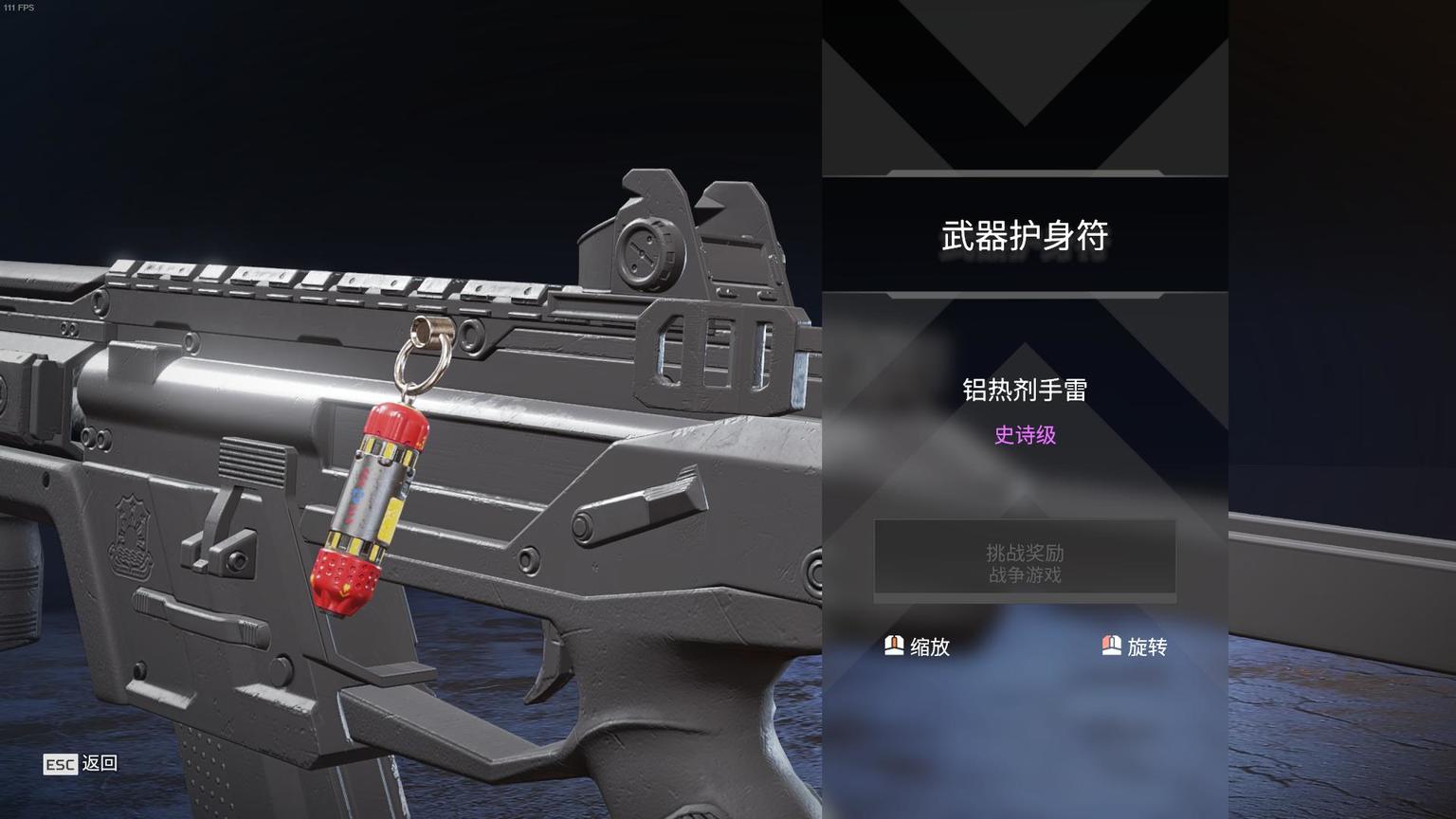
Task: Toggle the 旋转 rotate control
Action: point(1147,646)
